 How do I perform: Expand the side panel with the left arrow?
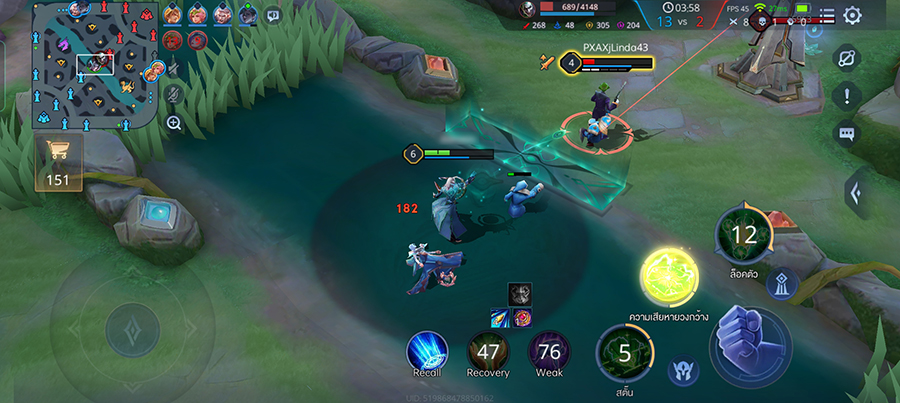856,192
